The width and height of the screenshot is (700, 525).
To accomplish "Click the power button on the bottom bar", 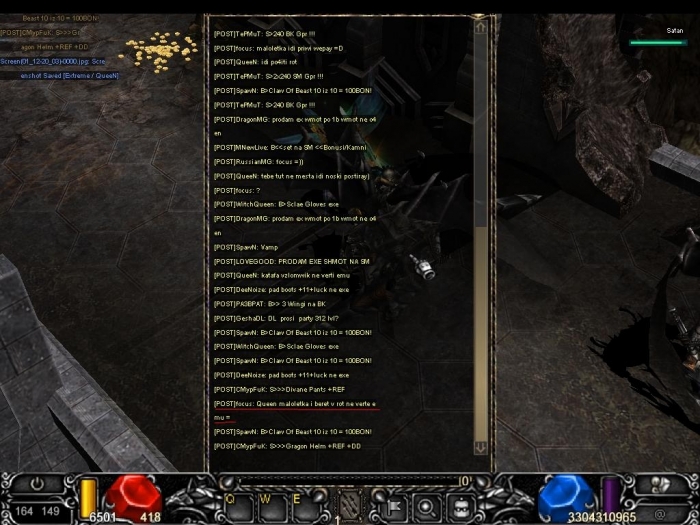I will tap(39, 483).
